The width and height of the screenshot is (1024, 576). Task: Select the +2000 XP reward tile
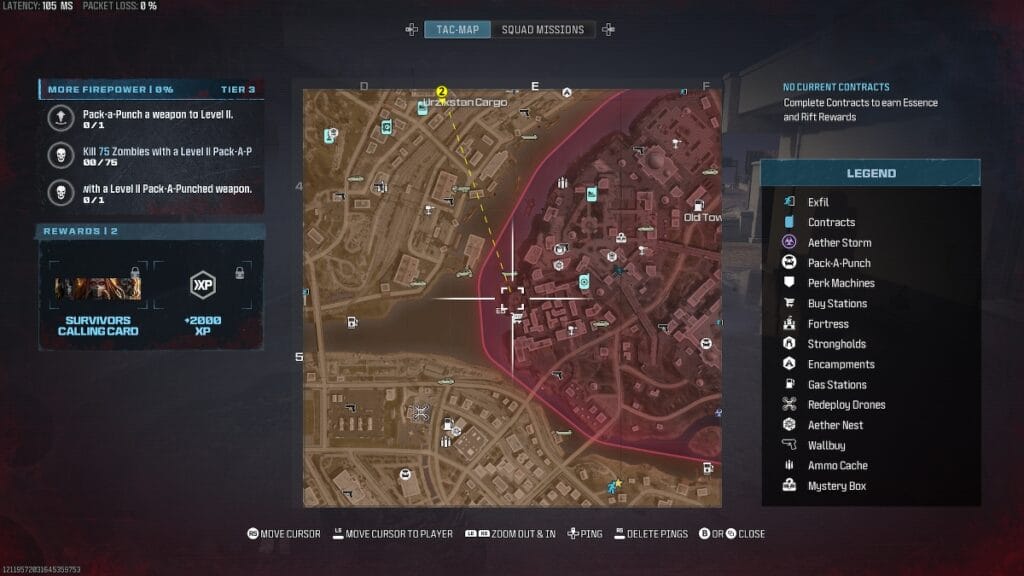tap(203, 298)
